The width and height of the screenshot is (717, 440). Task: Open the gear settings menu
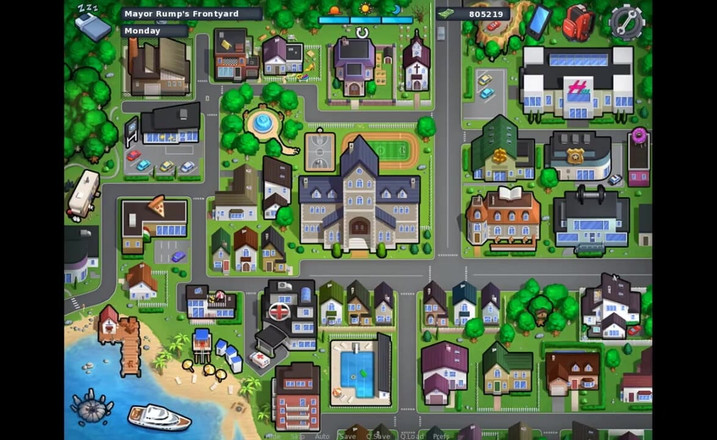(626, 21)
